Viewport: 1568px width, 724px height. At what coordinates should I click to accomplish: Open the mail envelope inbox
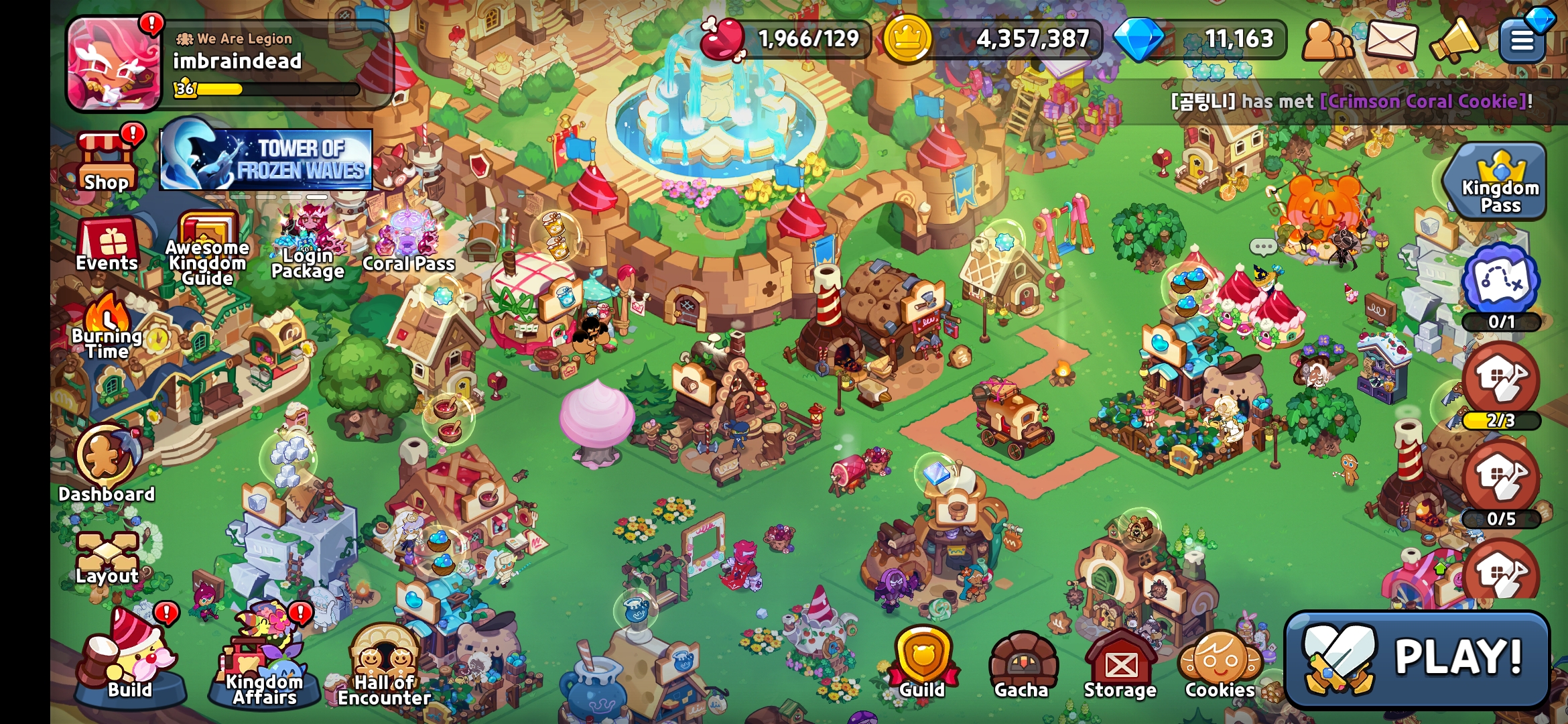click(x=1391, y=40)
